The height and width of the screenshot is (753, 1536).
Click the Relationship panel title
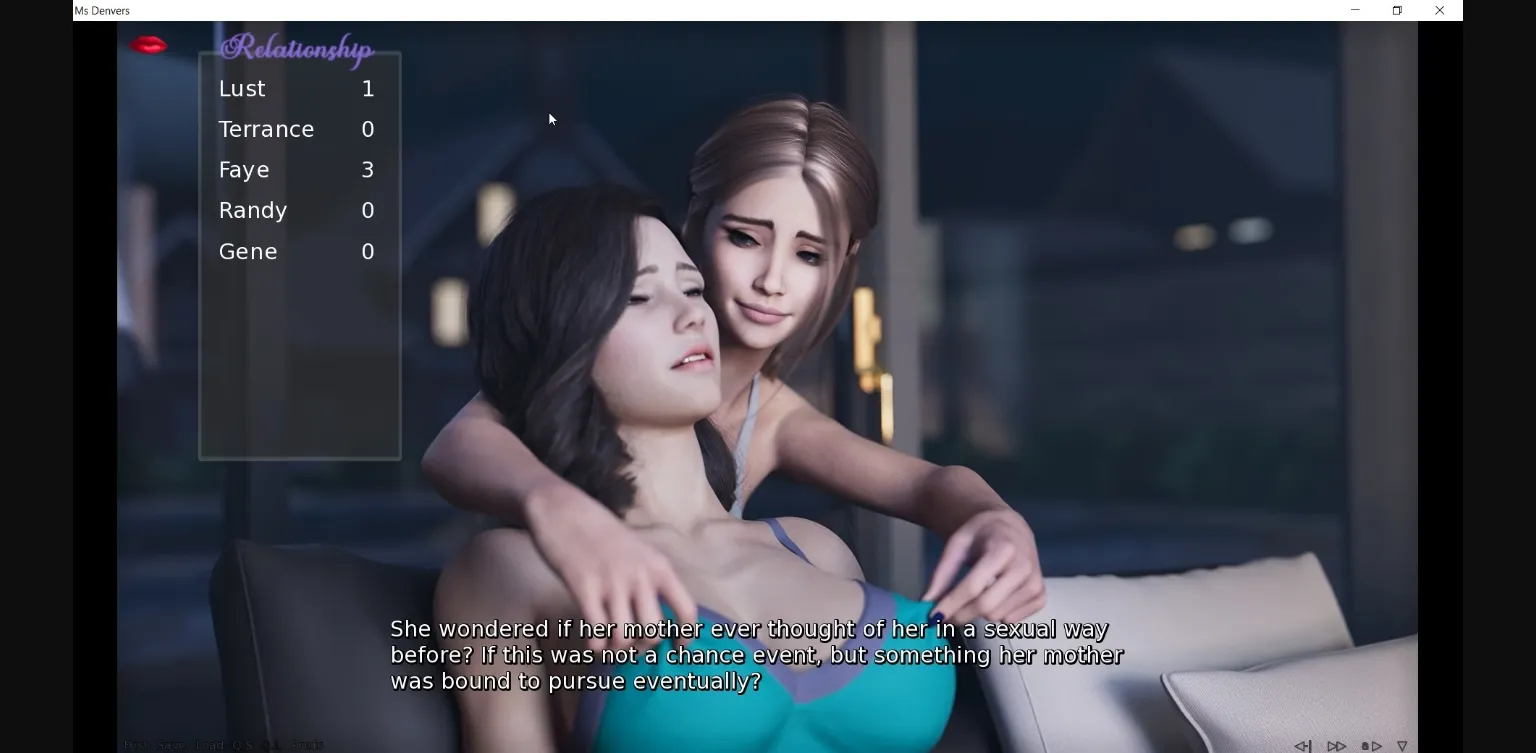(296, 48)
